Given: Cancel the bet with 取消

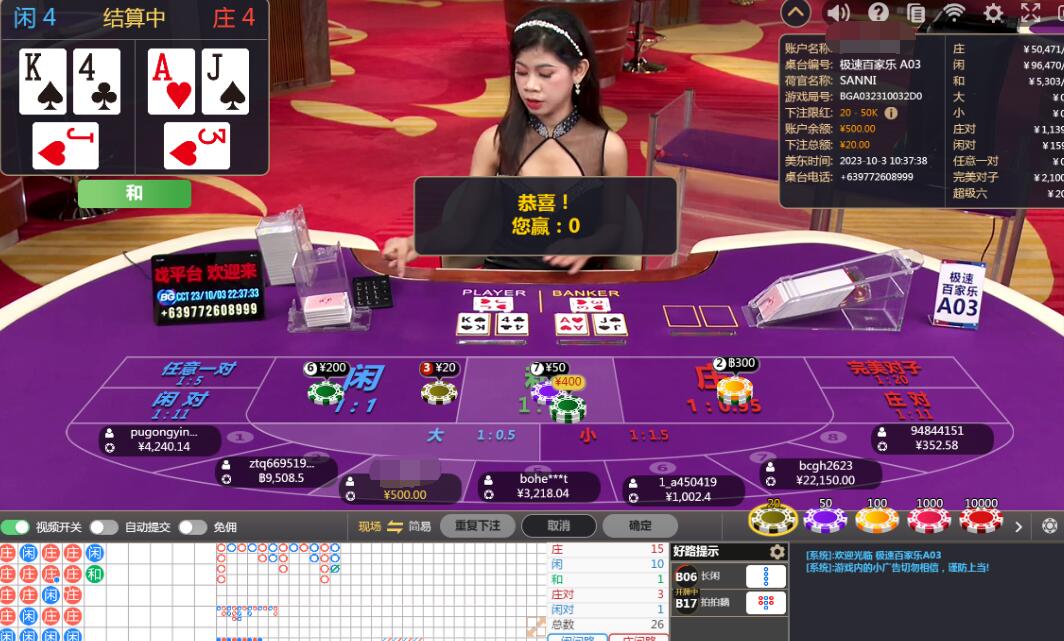Looking at the screenshot, I should point(558,526).
